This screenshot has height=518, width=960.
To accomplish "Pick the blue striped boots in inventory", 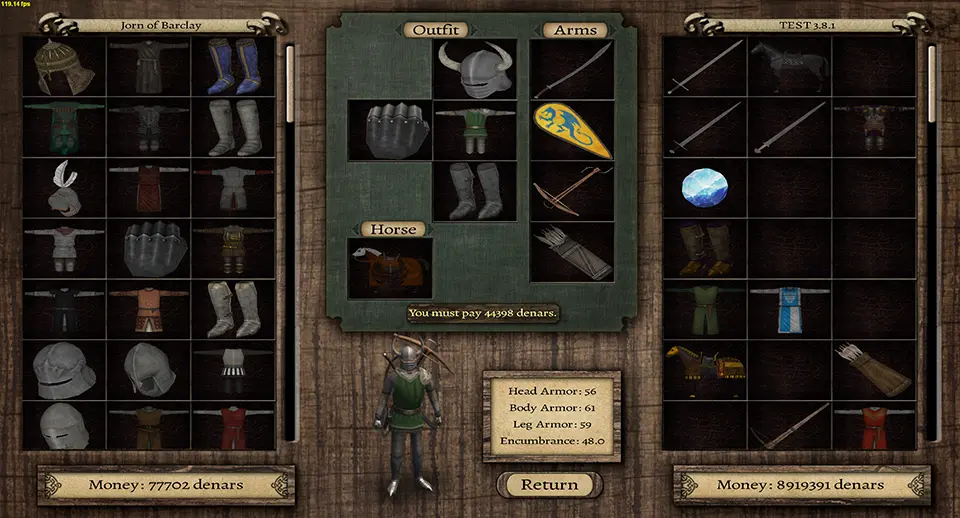I will coord(233,66).
